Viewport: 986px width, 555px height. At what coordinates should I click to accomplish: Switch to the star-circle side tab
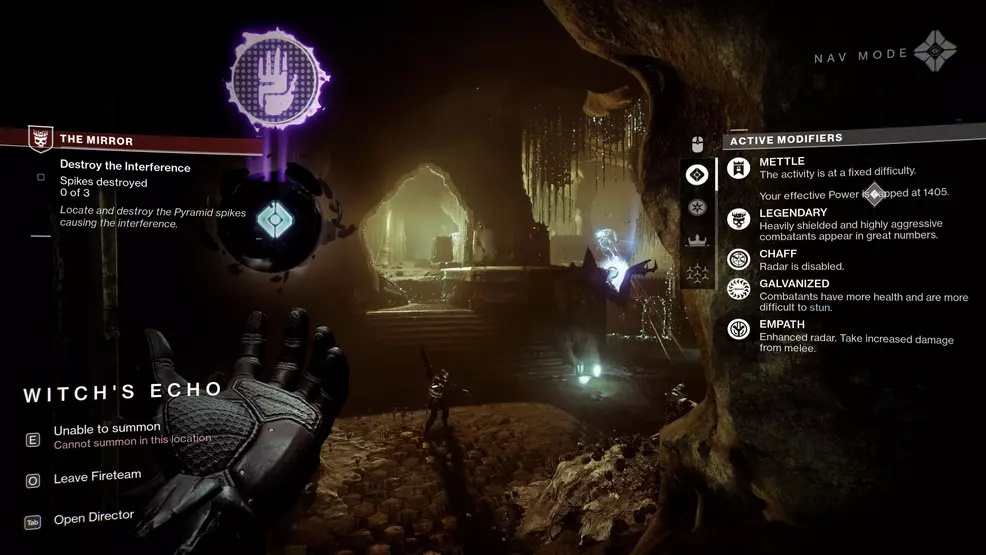pos(697,208)
